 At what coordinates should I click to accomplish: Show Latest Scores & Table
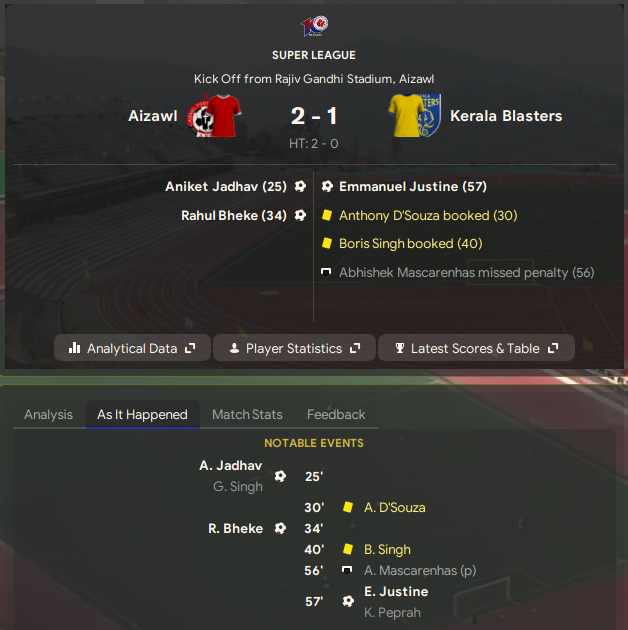[x=475, y=348]
